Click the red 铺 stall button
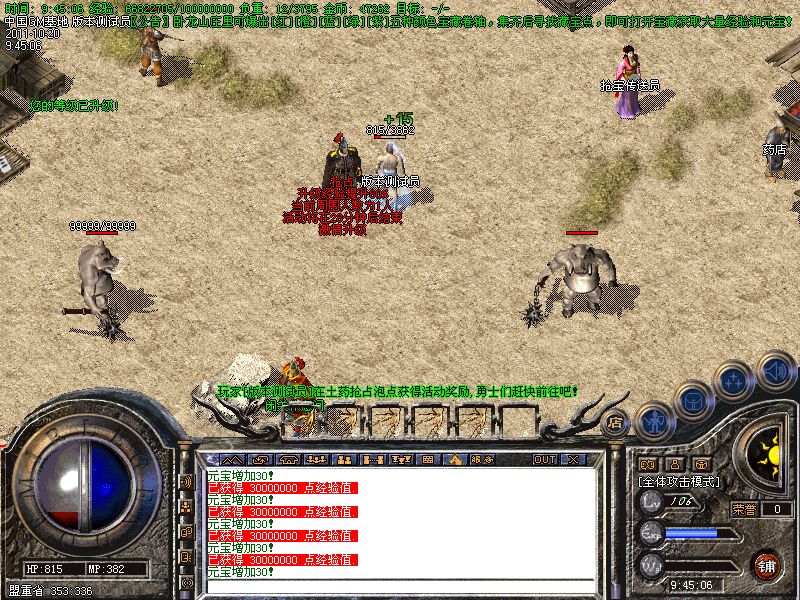Image resolution: width=800 pixels, height=600 pixels. point(766,565)
